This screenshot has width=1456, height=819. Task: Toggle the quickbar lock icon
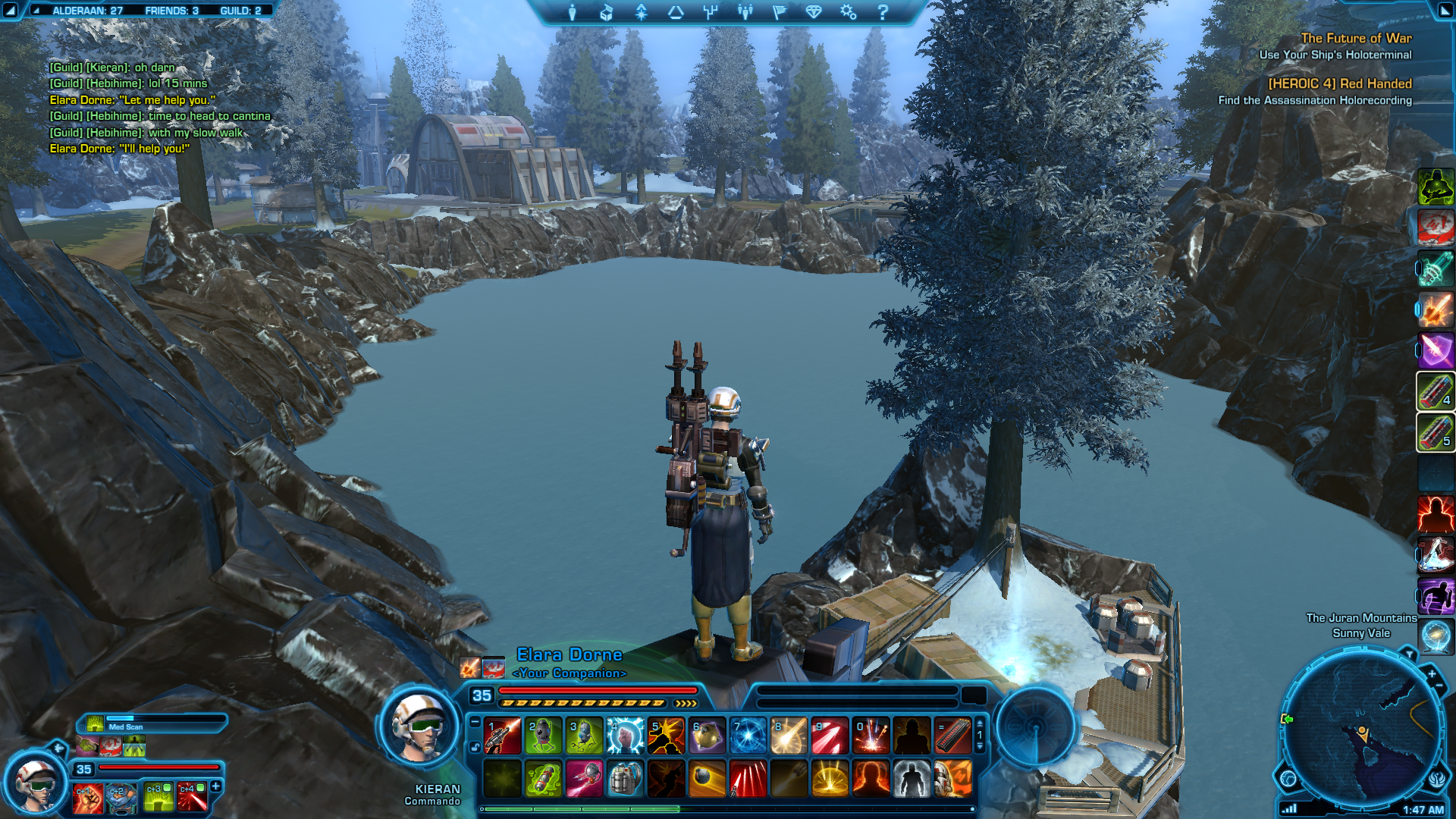(x=475, y=747)
